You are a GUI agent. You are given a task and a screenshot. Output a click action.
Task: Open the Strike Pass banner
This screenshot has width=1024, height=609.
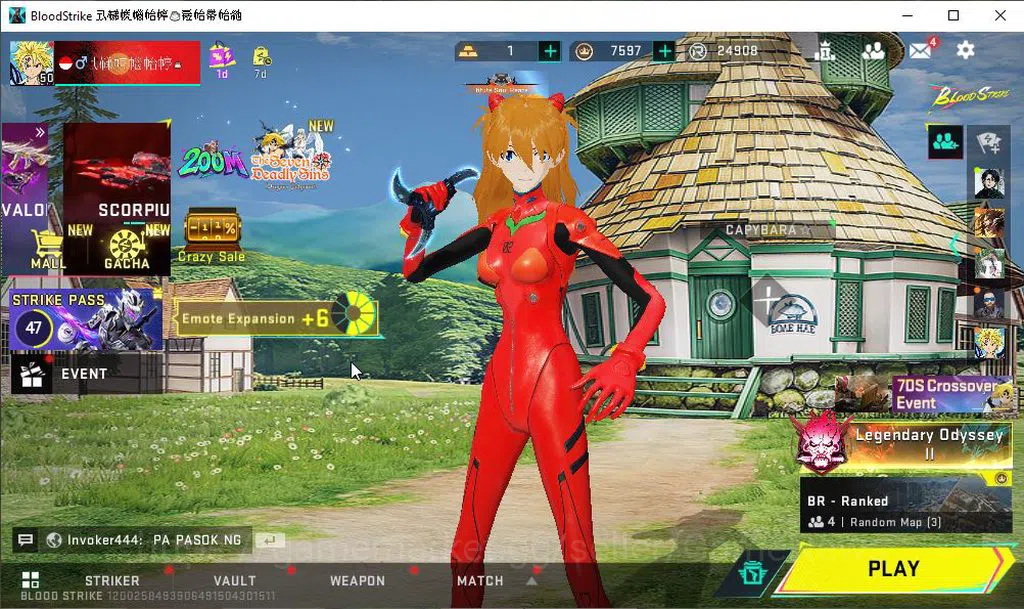[86, 320]
